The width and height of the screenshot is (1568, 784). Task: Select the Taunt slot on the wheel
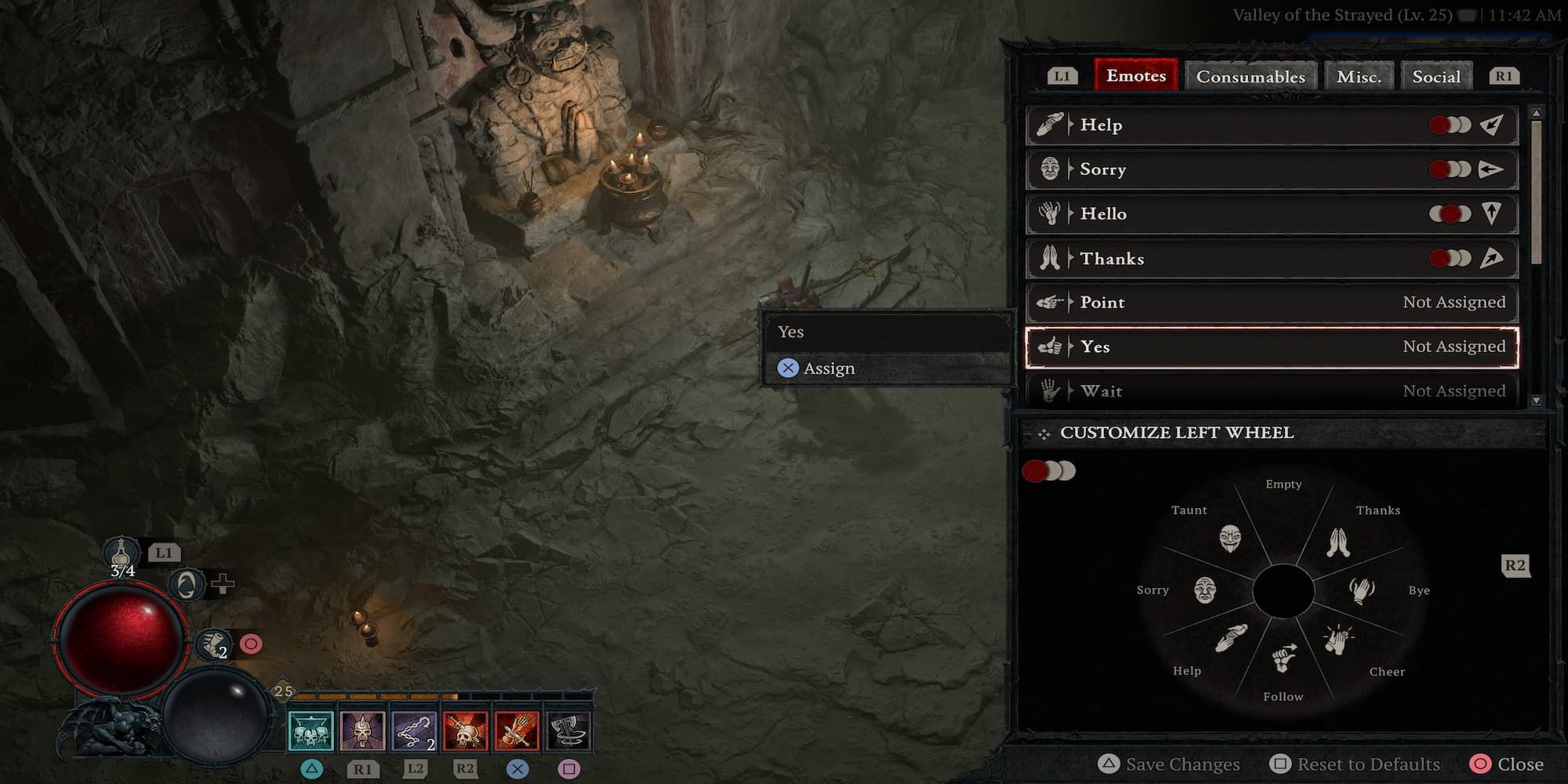(x=1230, y=538)
